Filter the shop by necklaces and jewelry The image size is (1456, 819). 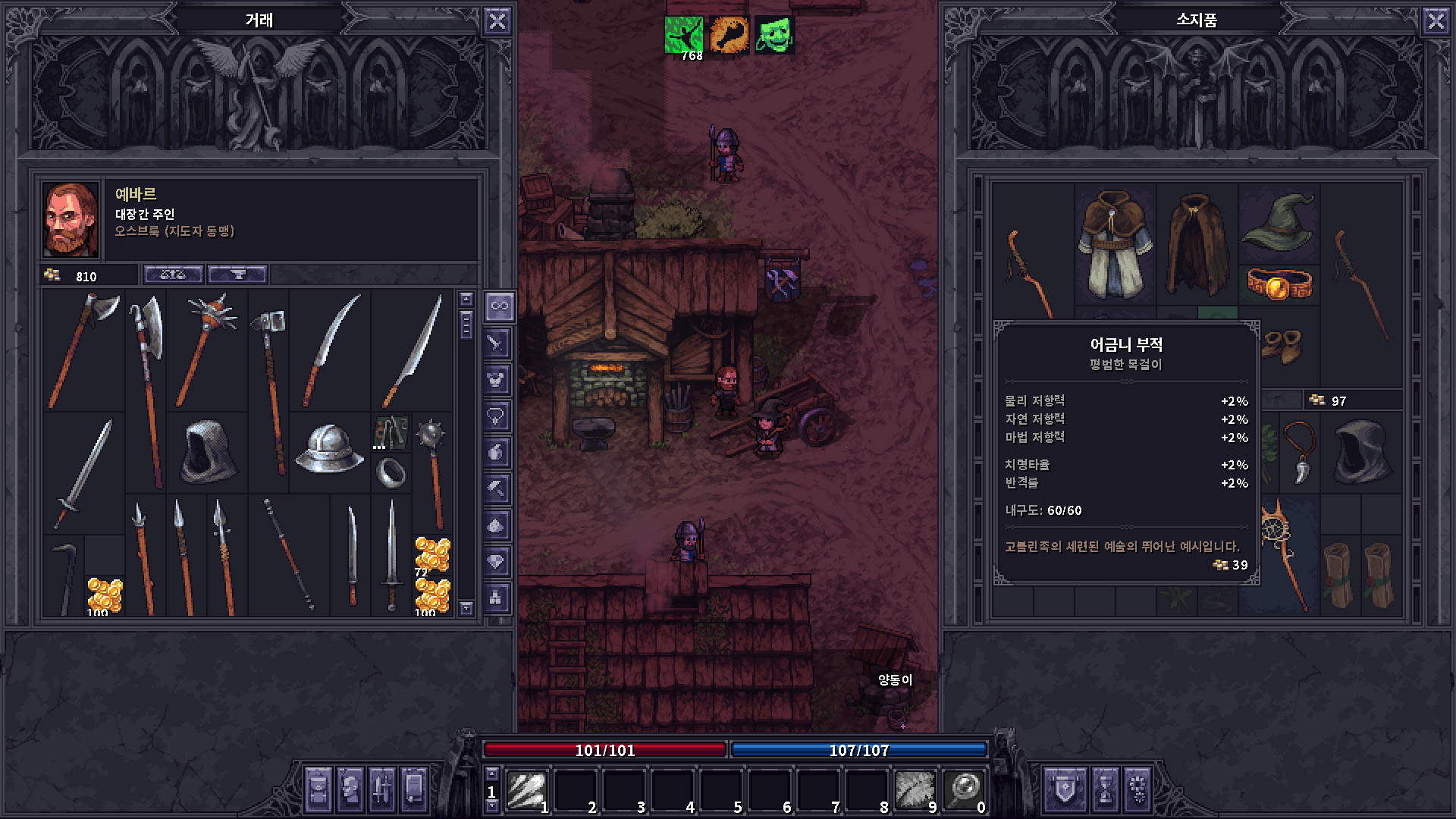(x=498, y=416)
